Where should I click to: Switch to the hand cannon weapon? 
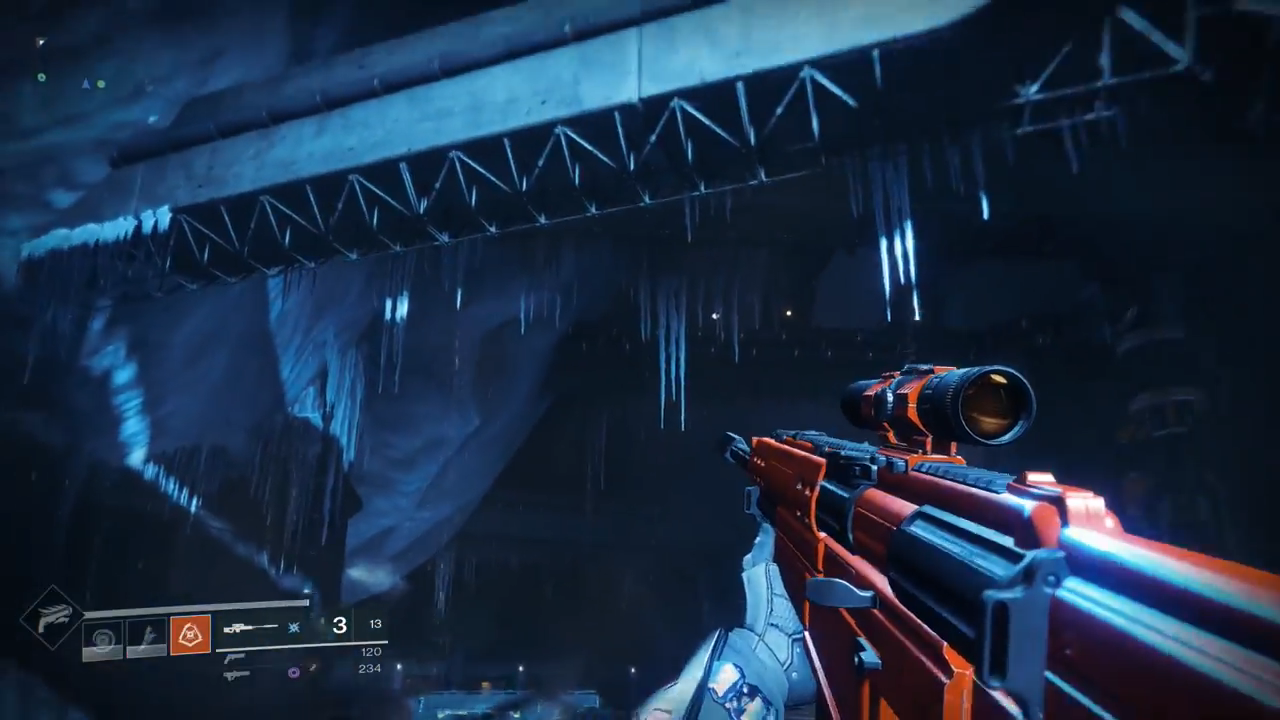(x=236, y=657)
